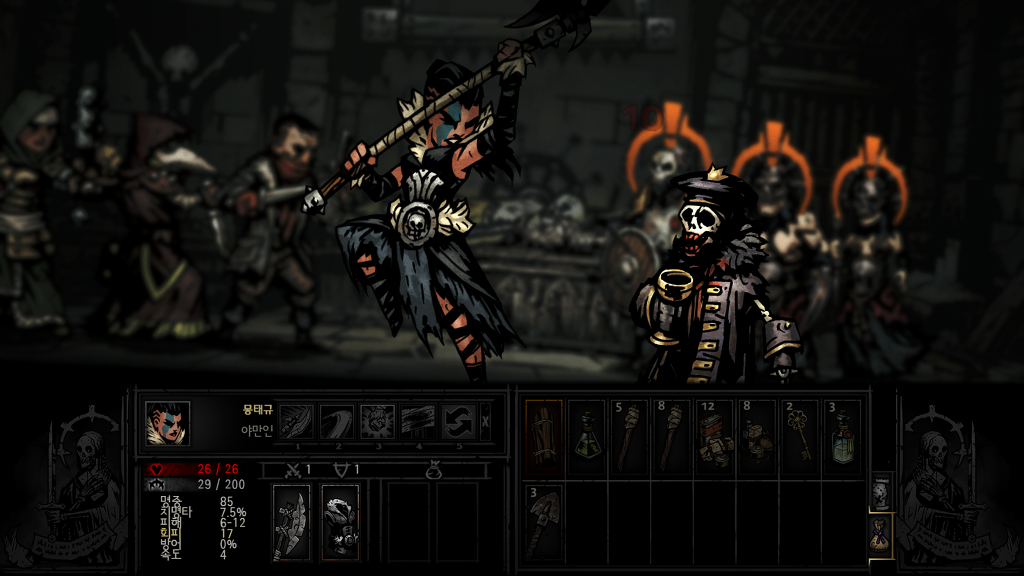
Task: Select the shovel stack in the inventory
Action: pyautogui.click(x=543, y=522)
